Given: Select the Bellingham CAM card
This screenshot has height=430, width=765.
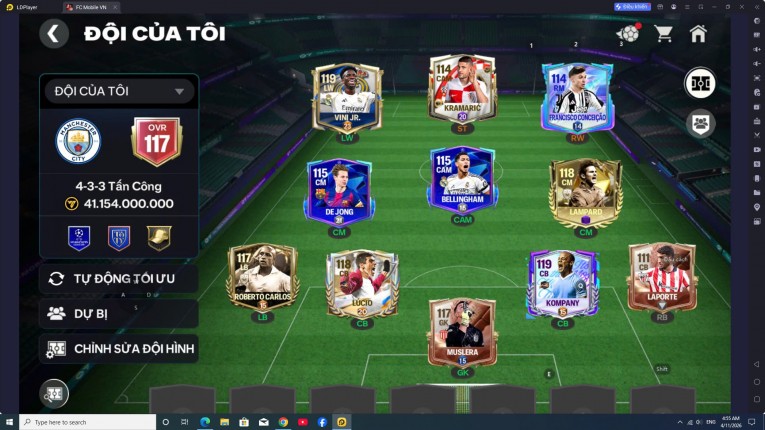Looking at the screenshot, I should coord(462,180).
